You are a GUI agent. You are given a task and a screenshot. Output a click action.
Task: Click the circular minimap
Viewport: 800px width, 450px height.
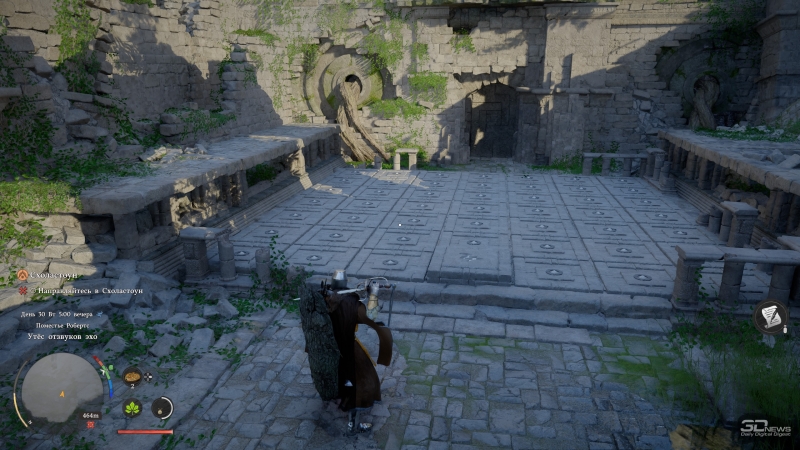(x=58, y=388)
